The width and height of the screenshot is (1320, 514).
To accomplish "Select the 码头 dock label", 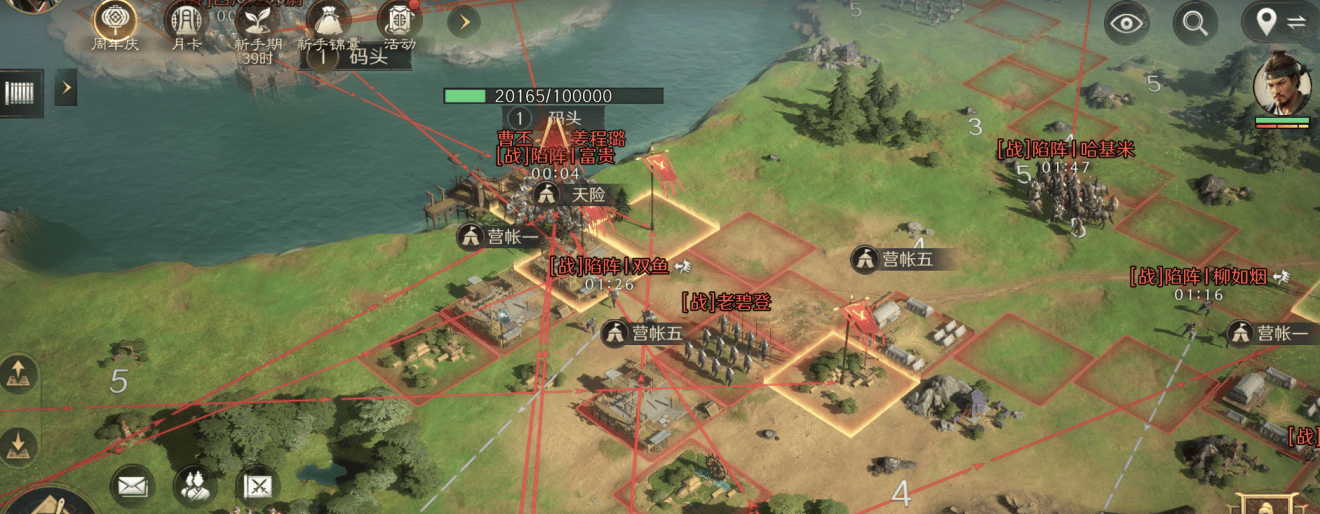I will pyautogui.click(x=358, y=57).
